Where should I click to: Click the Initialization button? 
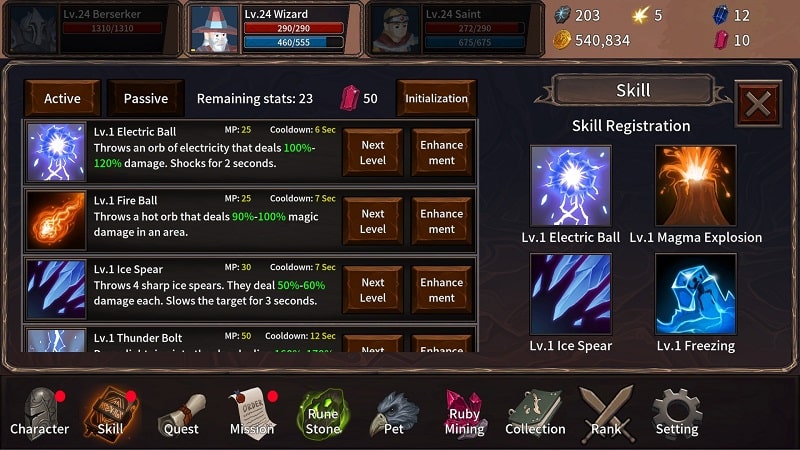pos(436,99)
